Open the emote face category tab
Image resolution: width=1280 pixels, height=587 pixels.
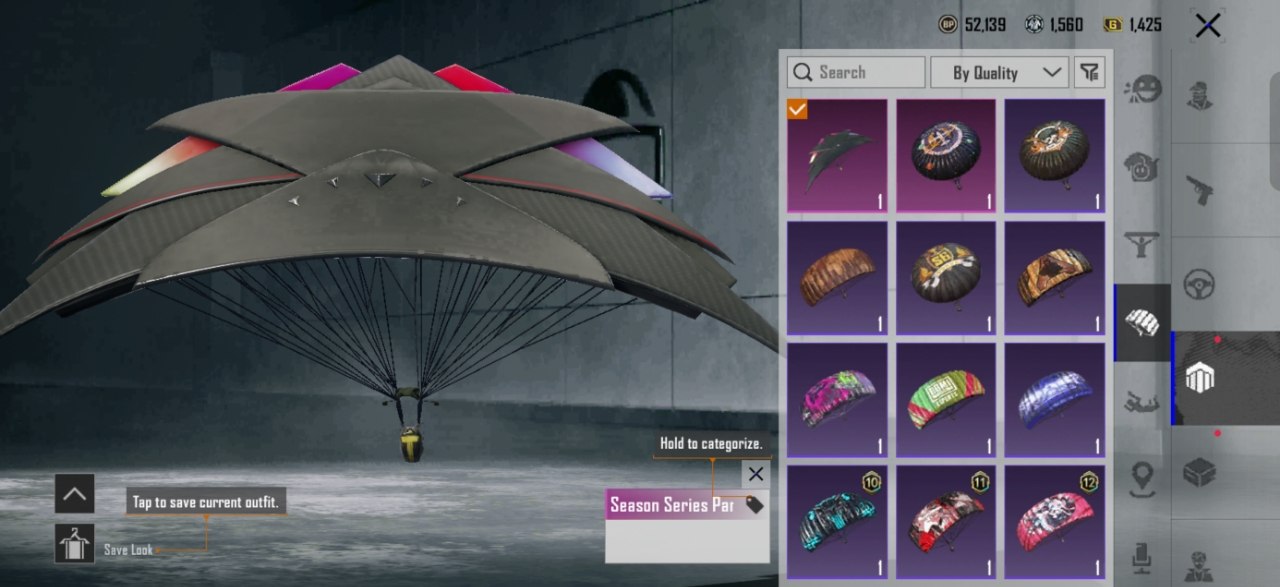coord(1142,90)
